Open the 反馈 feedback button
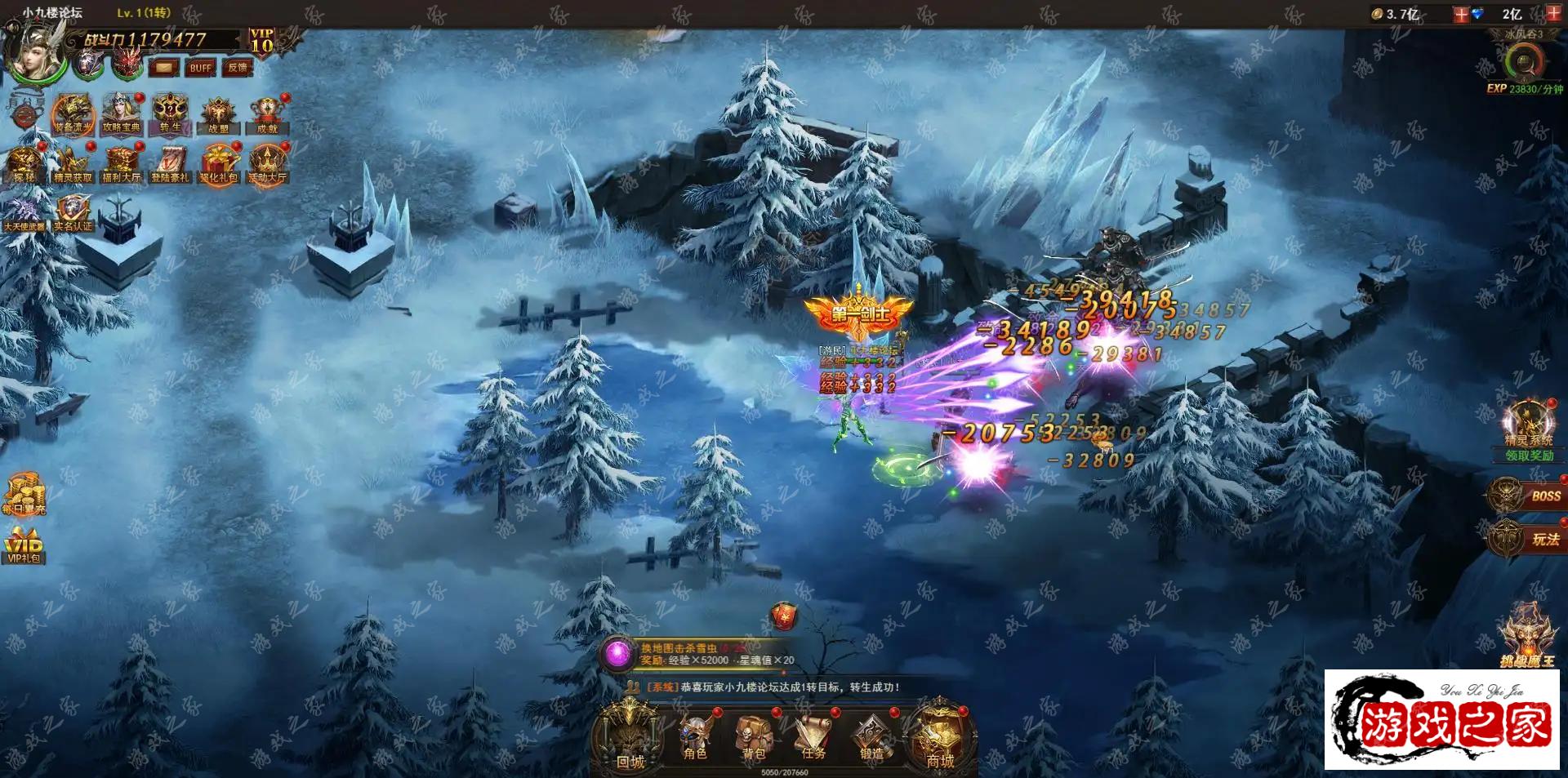Viewport: 1568px width, 778px height. (x=238, y=67)
